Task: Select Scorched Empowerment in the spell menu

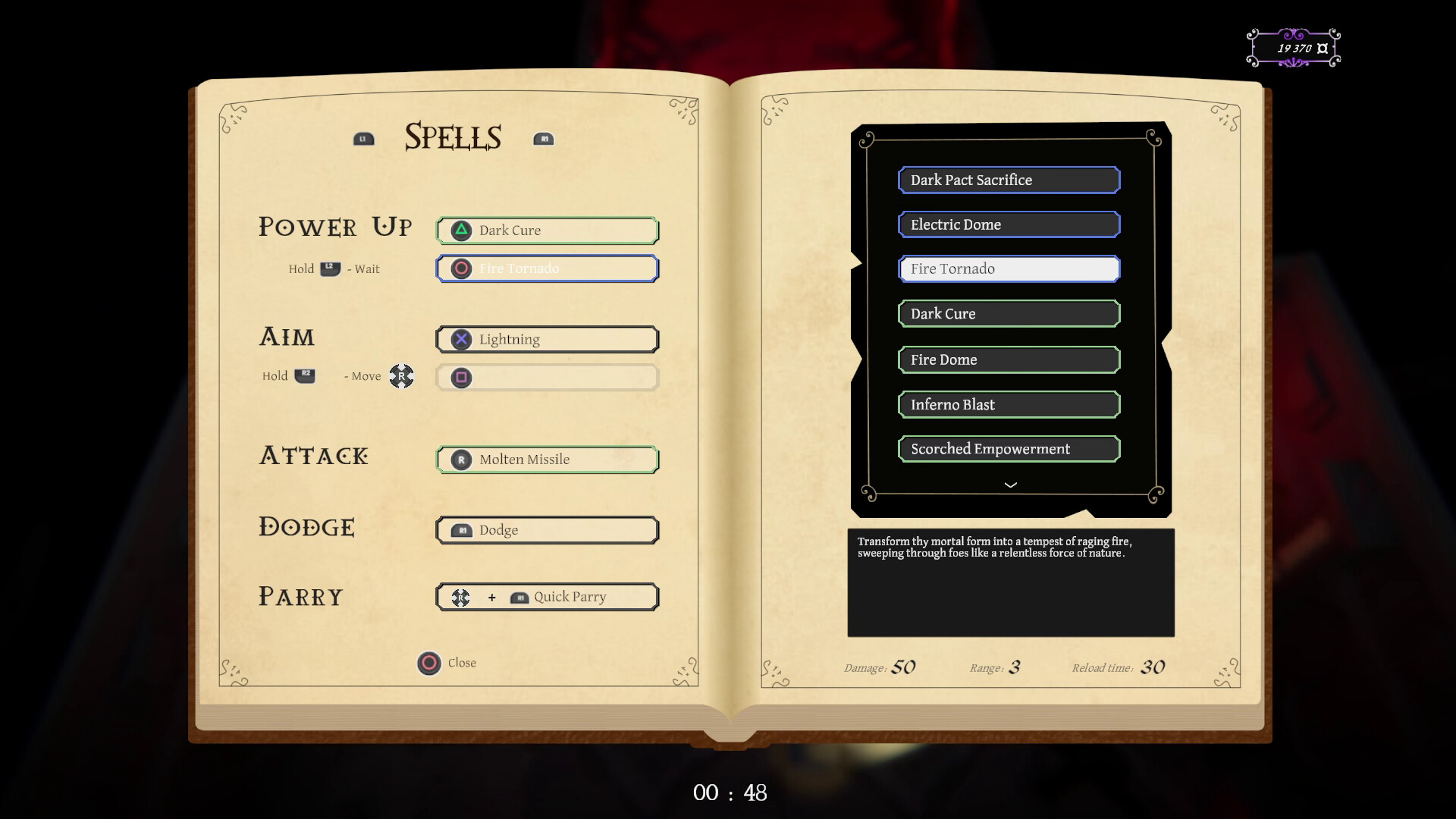Action: pyautogui.click(x=1009, y=448)
